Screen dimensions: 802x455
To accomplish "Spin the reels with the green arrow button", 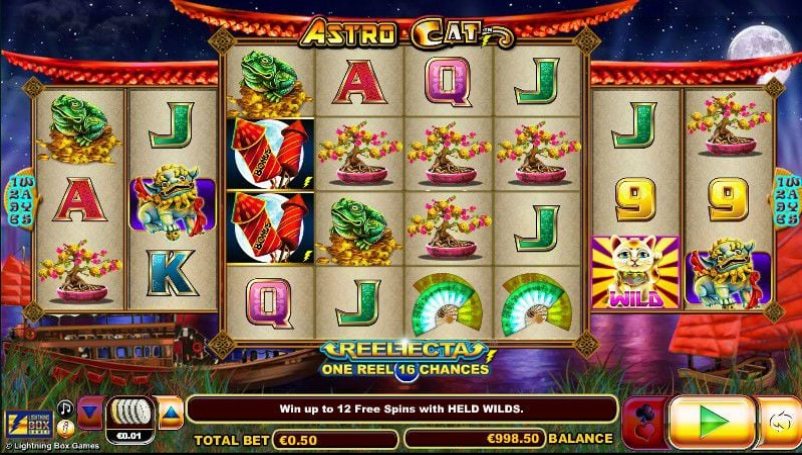I will [x=711, y=421].
